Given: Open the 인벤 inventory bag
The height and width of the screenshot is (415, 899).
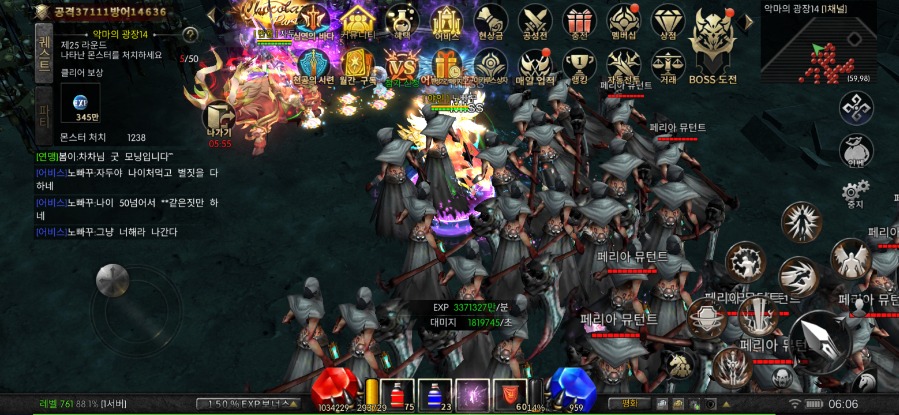Looking at the screenshot, I should [x=853, y=152].
